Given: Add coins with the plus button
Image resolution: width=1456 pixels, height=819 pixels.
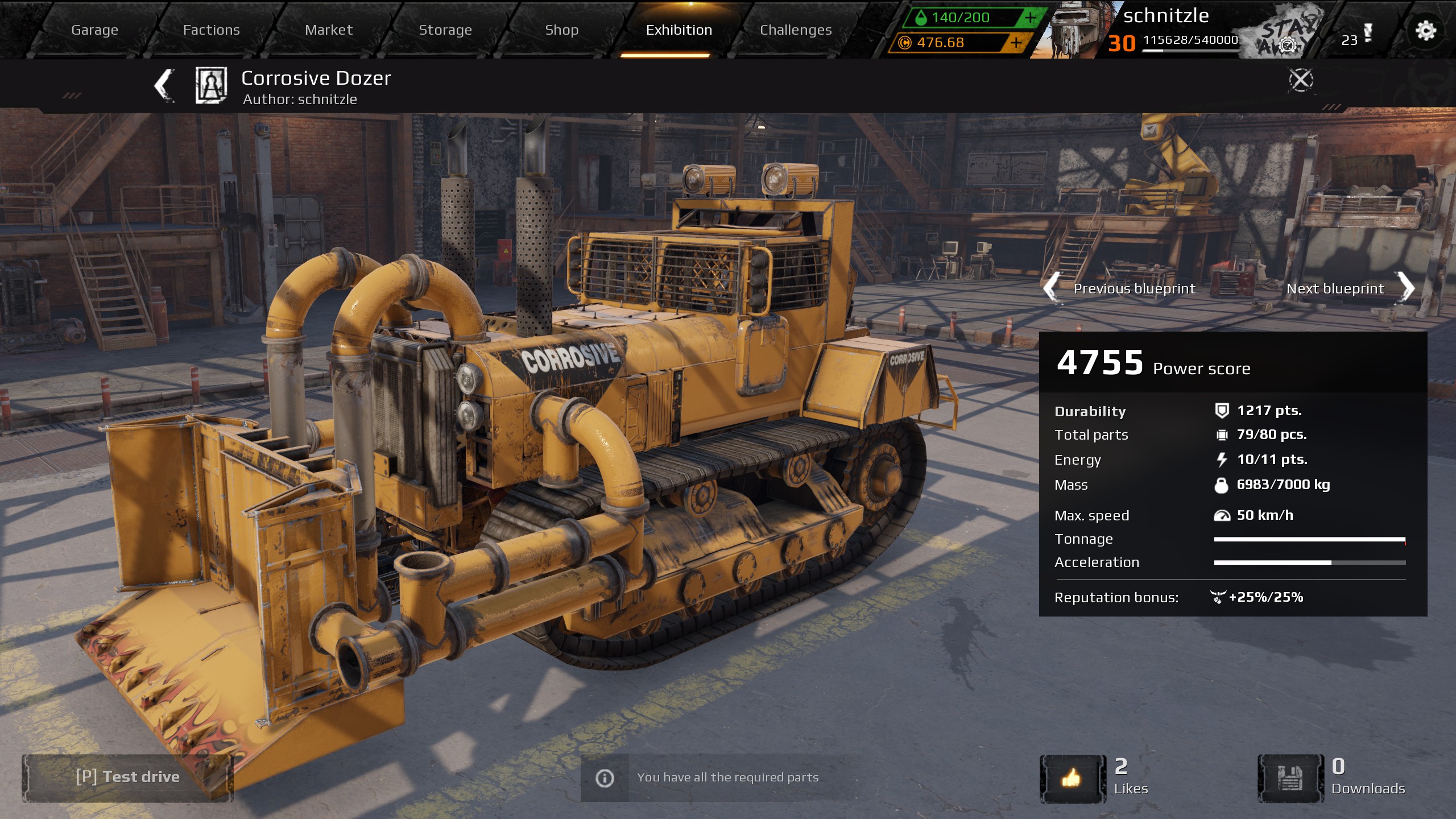Looking at the screenshot, I should [1017, 42].
